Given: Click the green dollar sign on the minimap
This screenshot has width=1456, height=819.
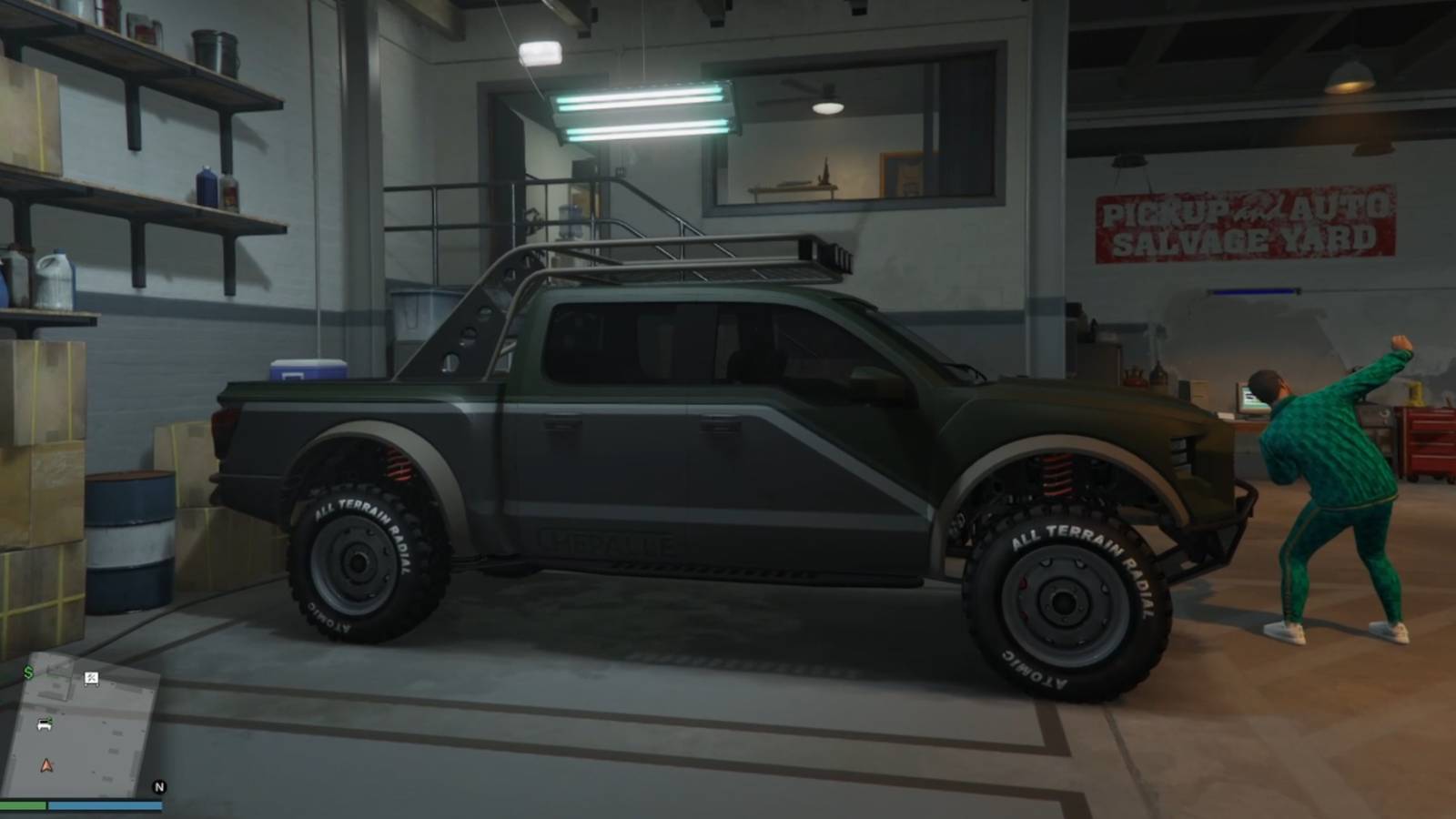Looking at the screenshot, I should [x=28, y=672].
